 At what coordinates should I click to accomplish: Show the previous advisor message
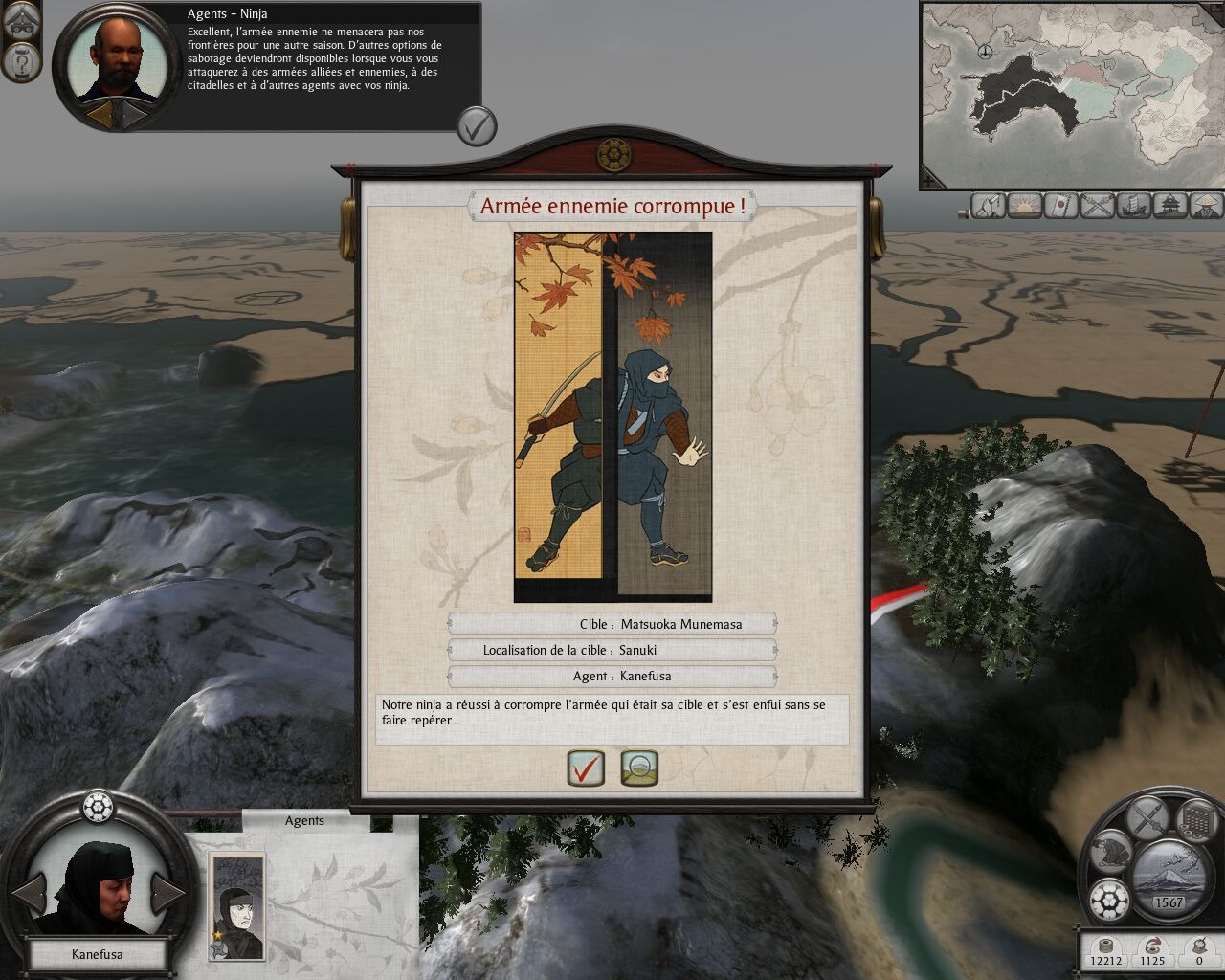[100, 115]
